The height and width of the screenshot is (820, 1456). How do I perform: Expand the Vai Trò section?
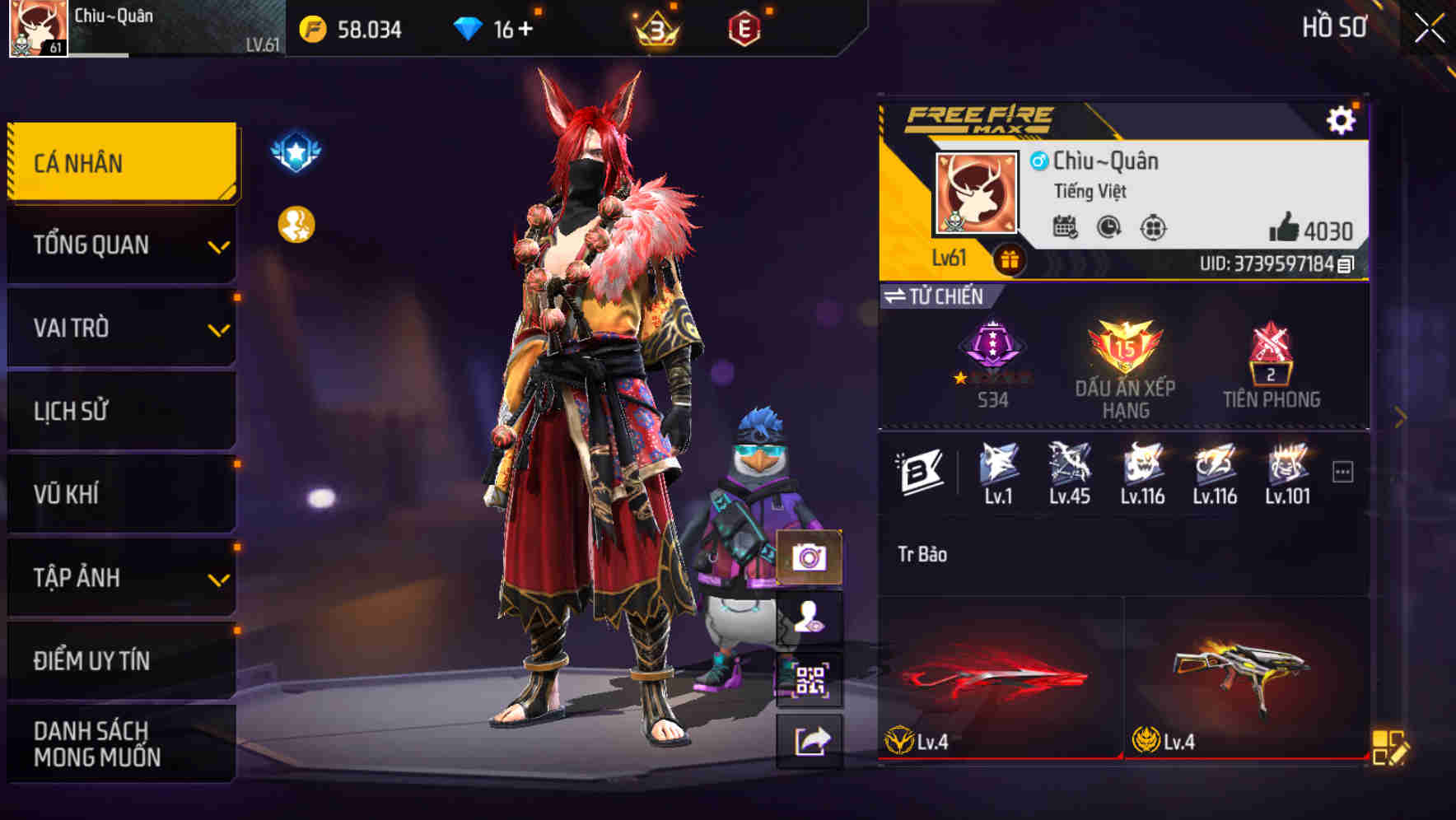[120, 328]
